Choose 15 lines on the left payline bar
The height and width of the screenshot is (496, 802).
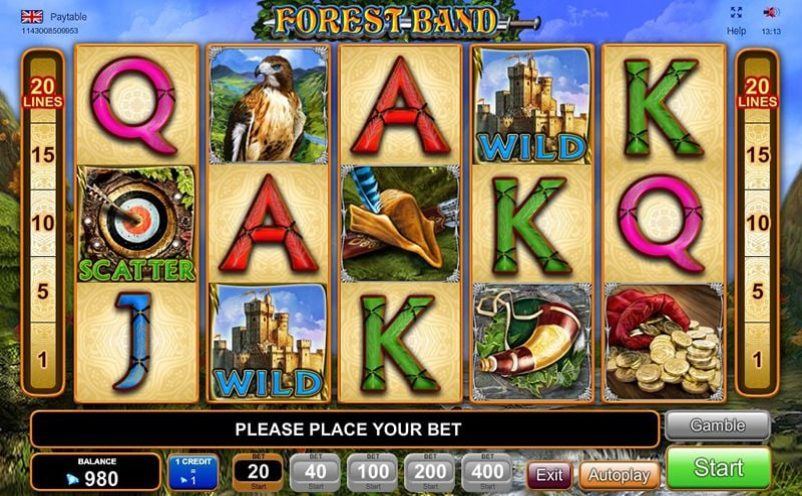pyautogui.click(x=43, y=155)
